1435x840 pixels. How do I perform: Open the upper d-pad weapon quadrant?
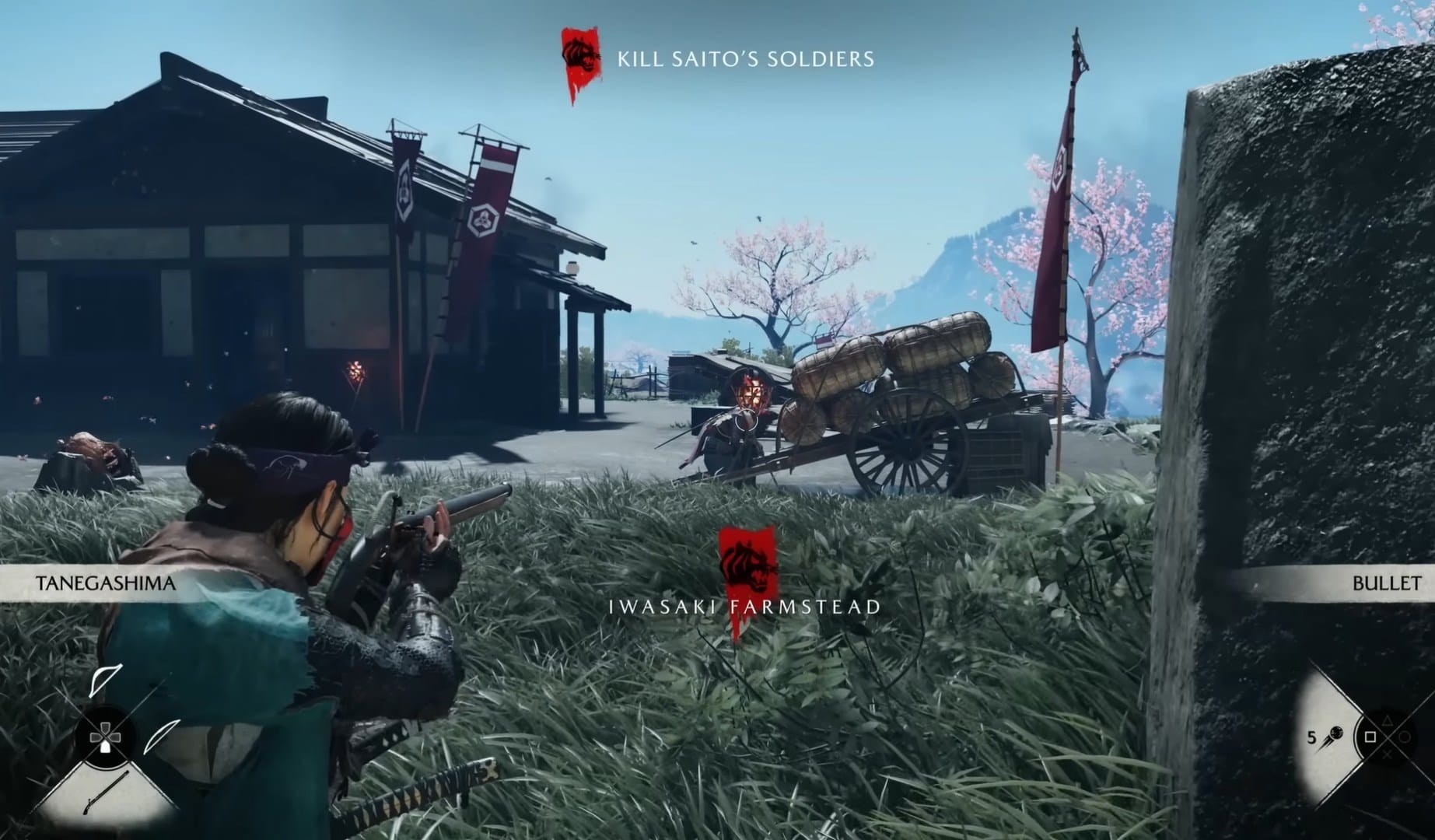(105, 683)
